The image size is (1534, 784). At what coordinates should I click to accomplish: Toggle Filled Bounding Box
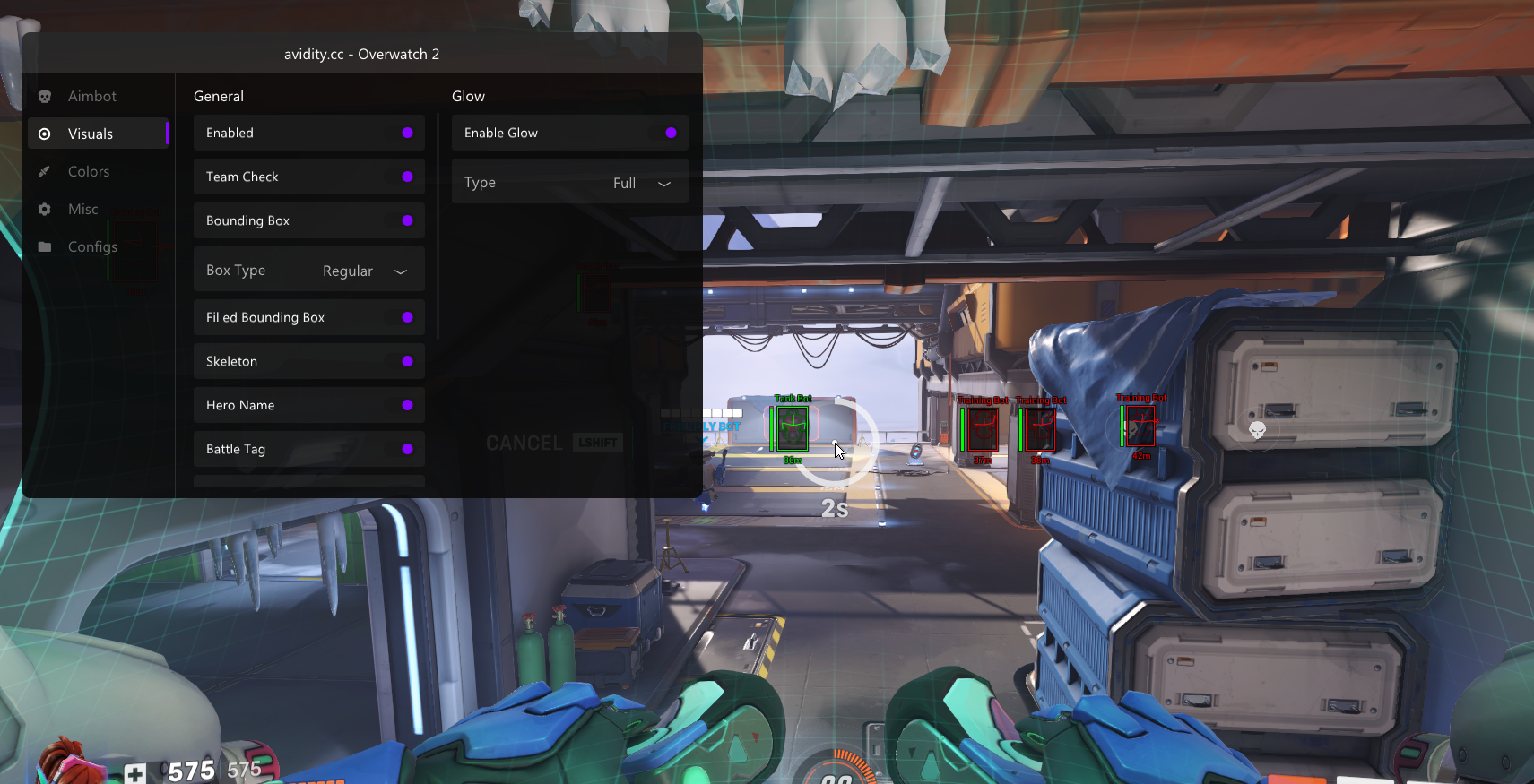pyautogui.click(x=406, y=317)
